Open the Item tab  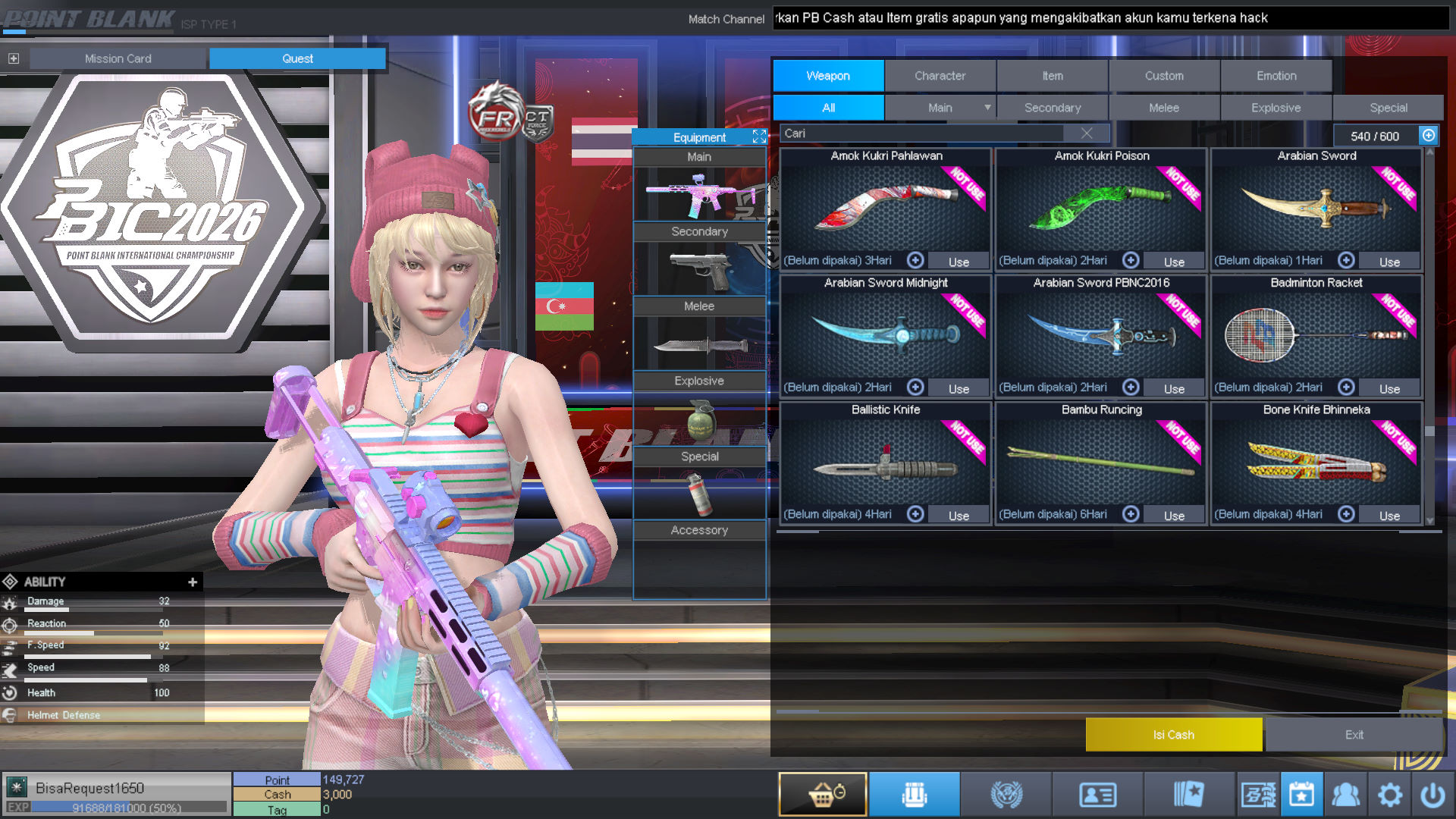1052,76
